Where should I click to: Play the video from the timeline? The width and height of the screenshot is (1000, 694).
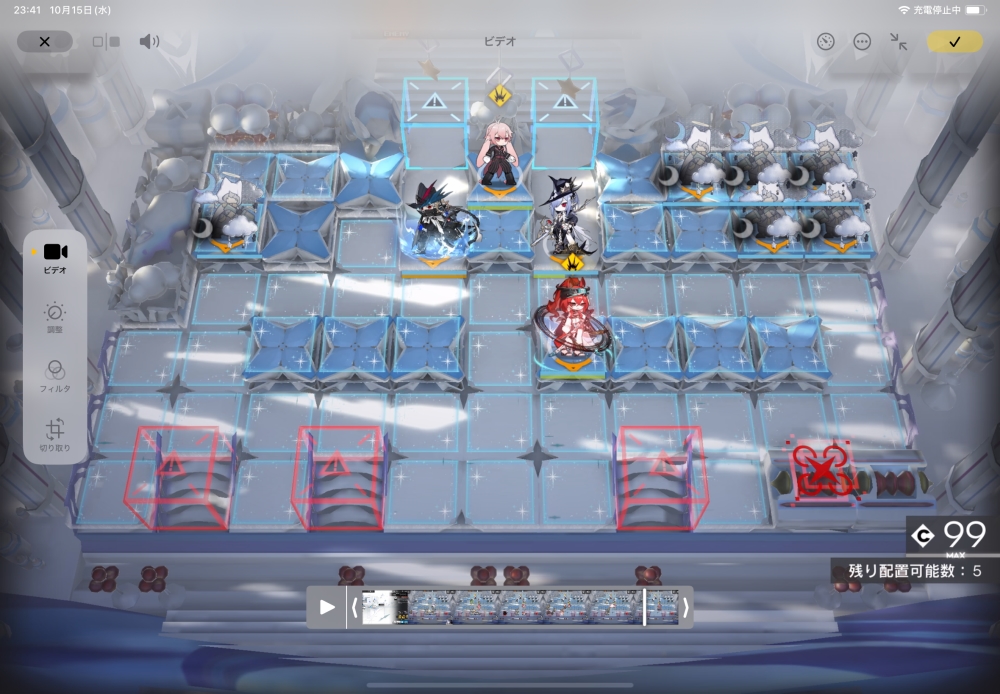tap(327, 607)
